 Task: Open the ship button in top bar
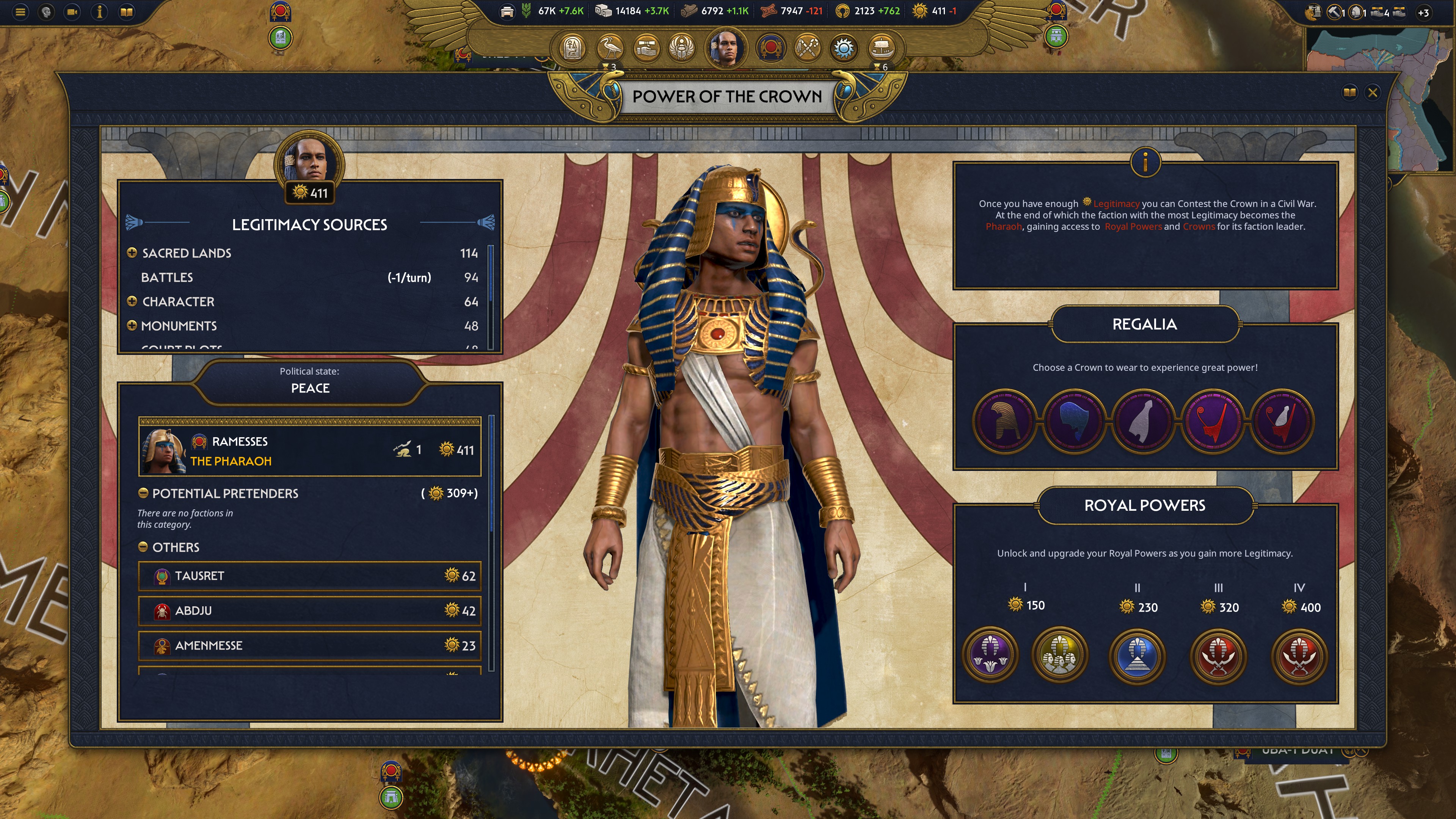coord(881,48)
